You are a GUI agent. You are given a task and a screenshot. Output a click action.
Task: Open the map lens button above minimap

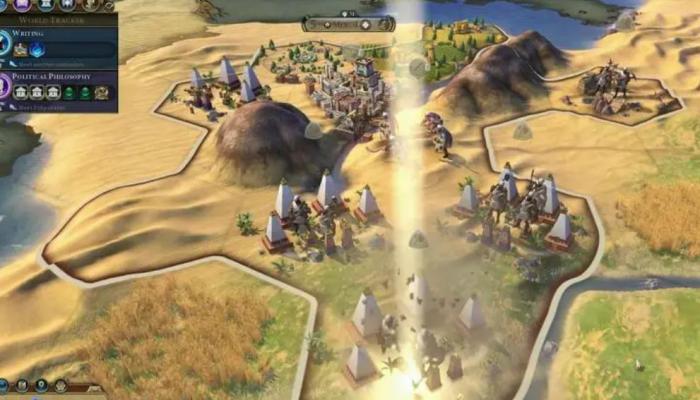[x=20, y=385]
